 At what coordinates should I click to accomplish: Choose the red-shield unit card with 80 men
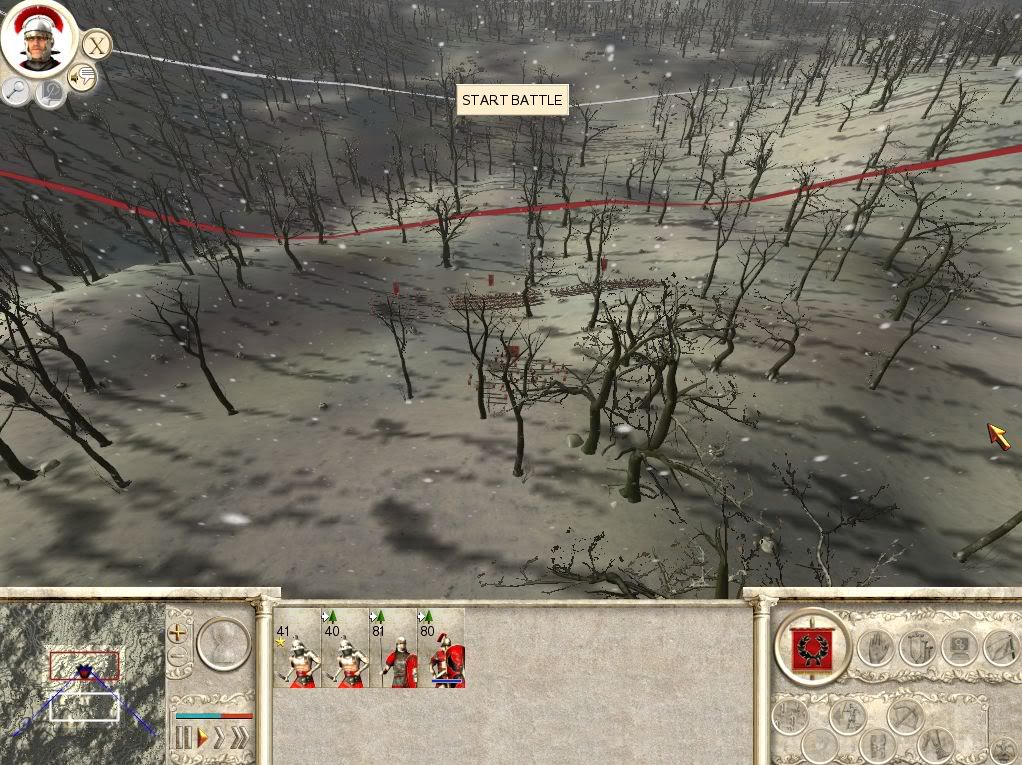[x=441, y=649]
